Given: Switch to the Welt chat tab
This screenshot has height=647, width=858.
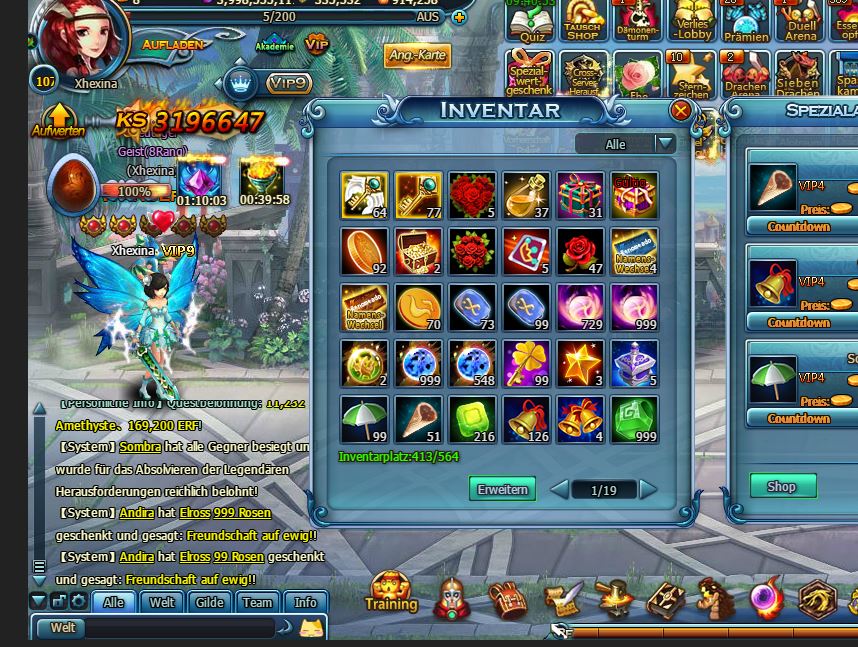Looking at the screenshot, I should click(162, 602).
